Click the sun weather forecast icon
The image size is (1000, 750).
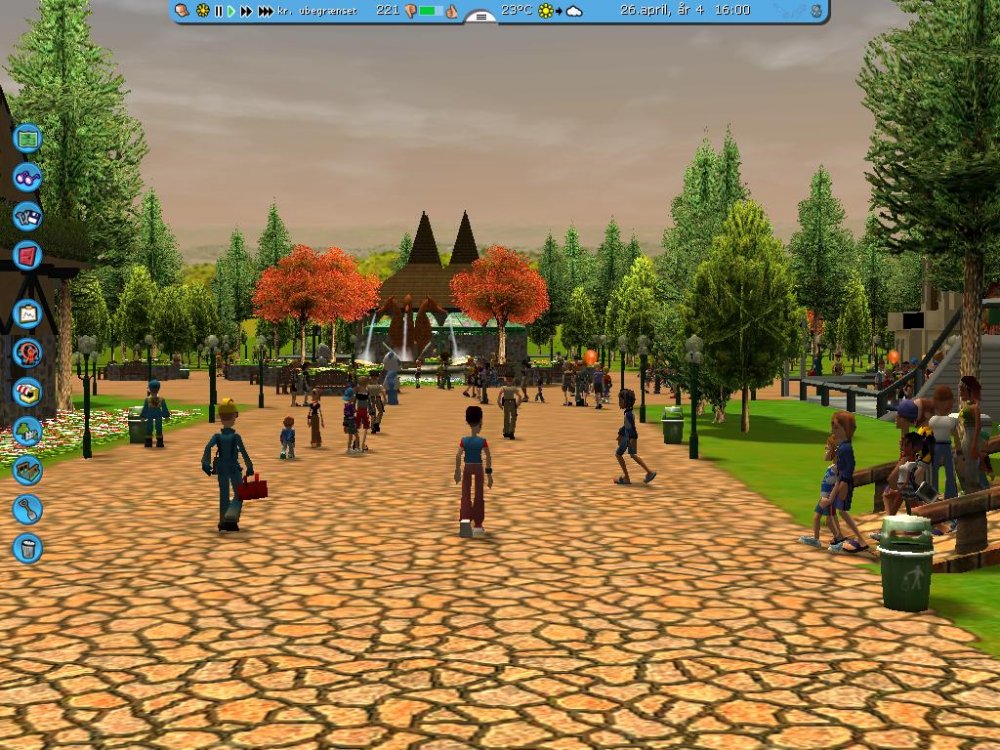[546, 11]
